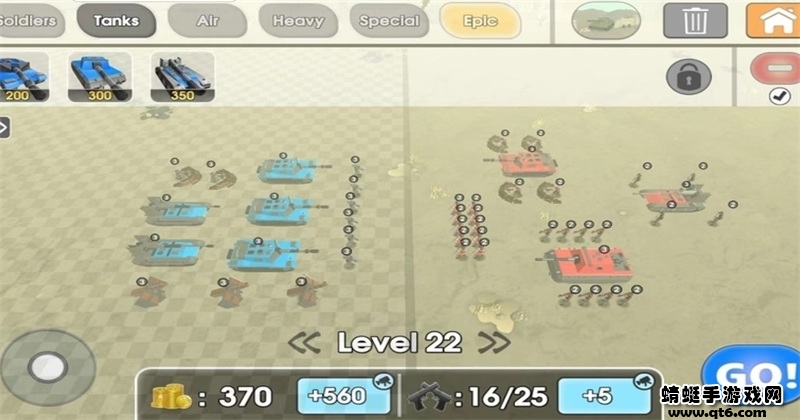Switch to the Soldiers unit tab
Image resolution: width=800 pixels, height=420 pixels.
pos(27,20)
